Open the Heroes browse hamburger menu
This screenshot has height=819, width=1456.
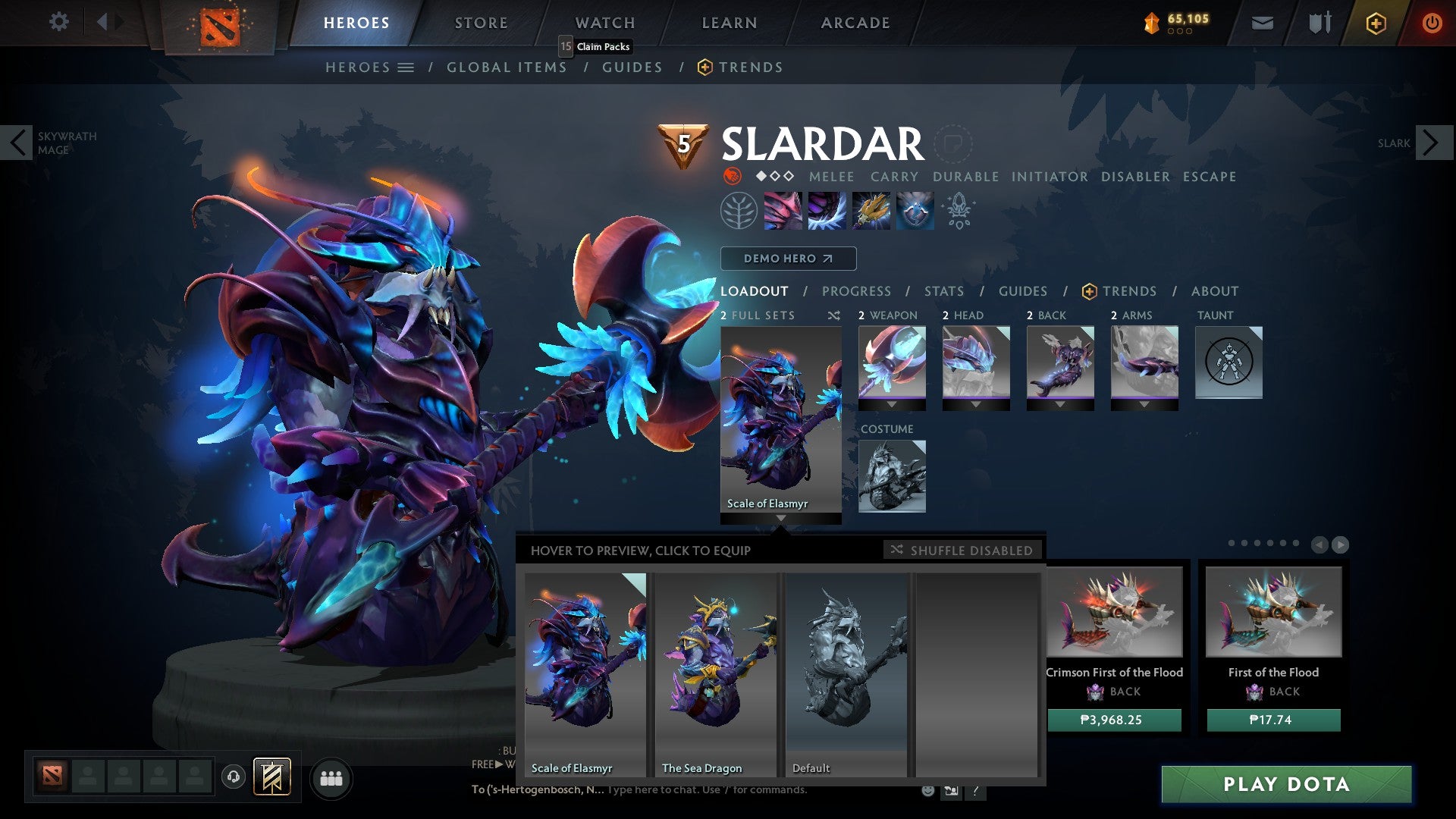pos(405,67)
